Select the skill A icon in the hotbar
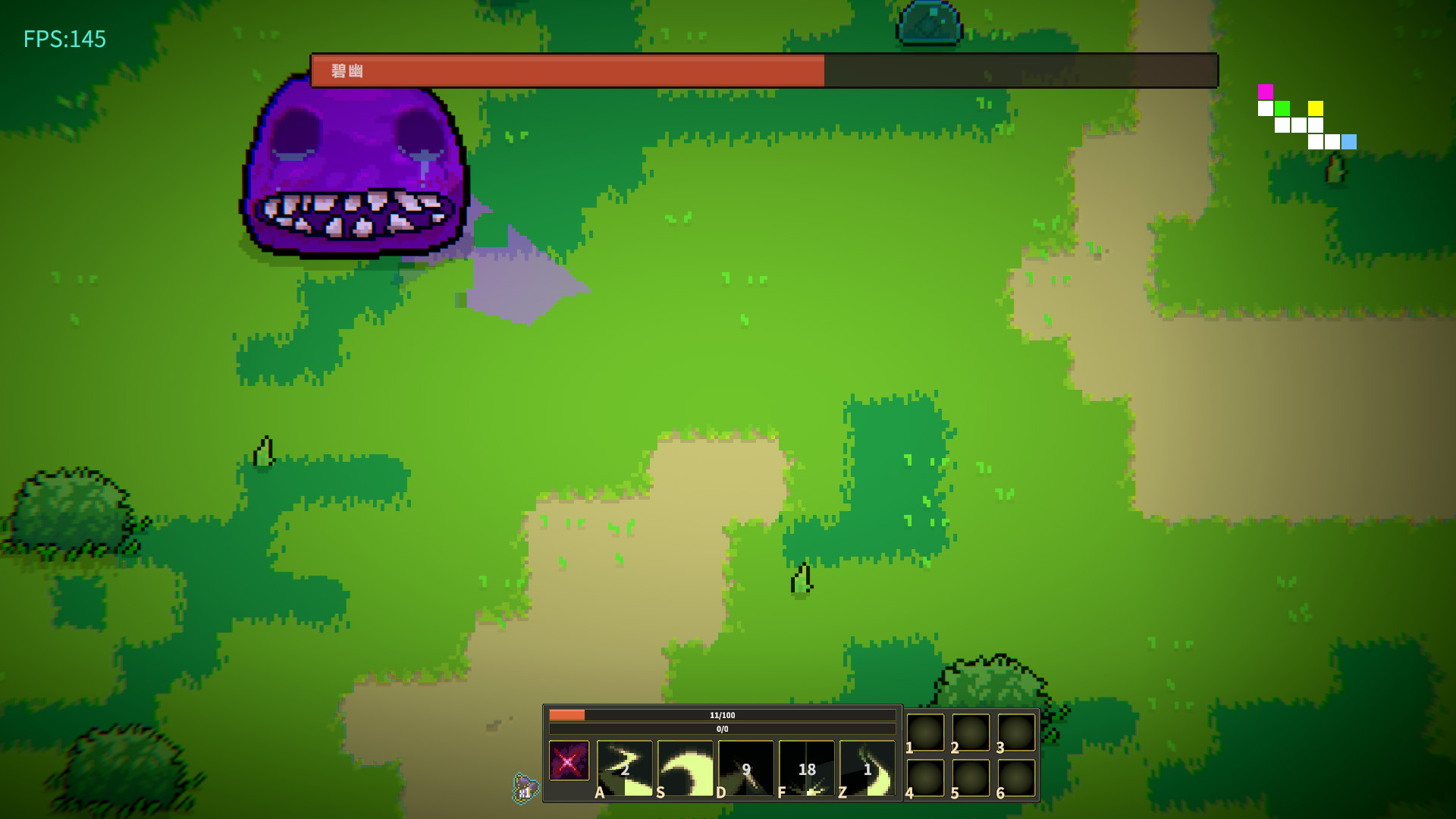Viewport: 1456px width, 819px height. [x=623, y=768]
